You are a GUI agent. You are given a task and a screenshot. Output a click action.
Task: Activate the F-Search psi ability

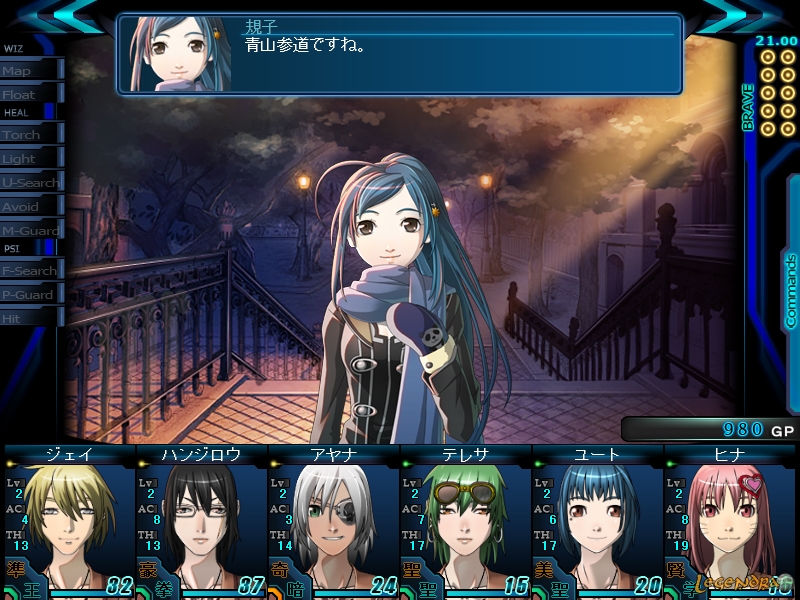point(30,271)
